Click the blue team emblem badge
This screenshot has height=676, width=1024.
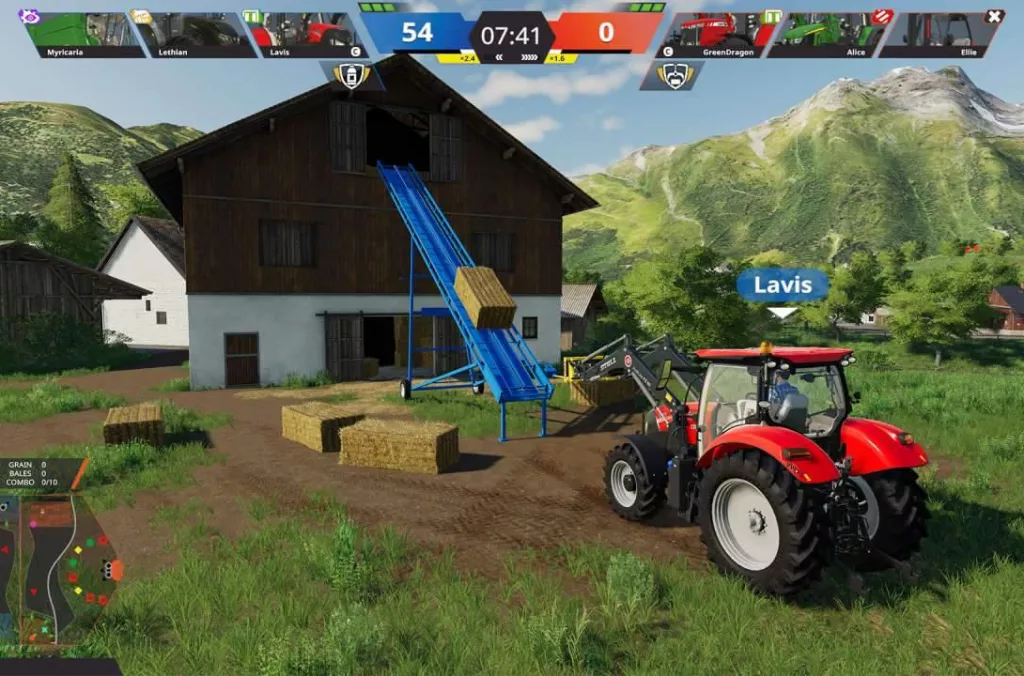pyautogui.click(x=352, y=76)
